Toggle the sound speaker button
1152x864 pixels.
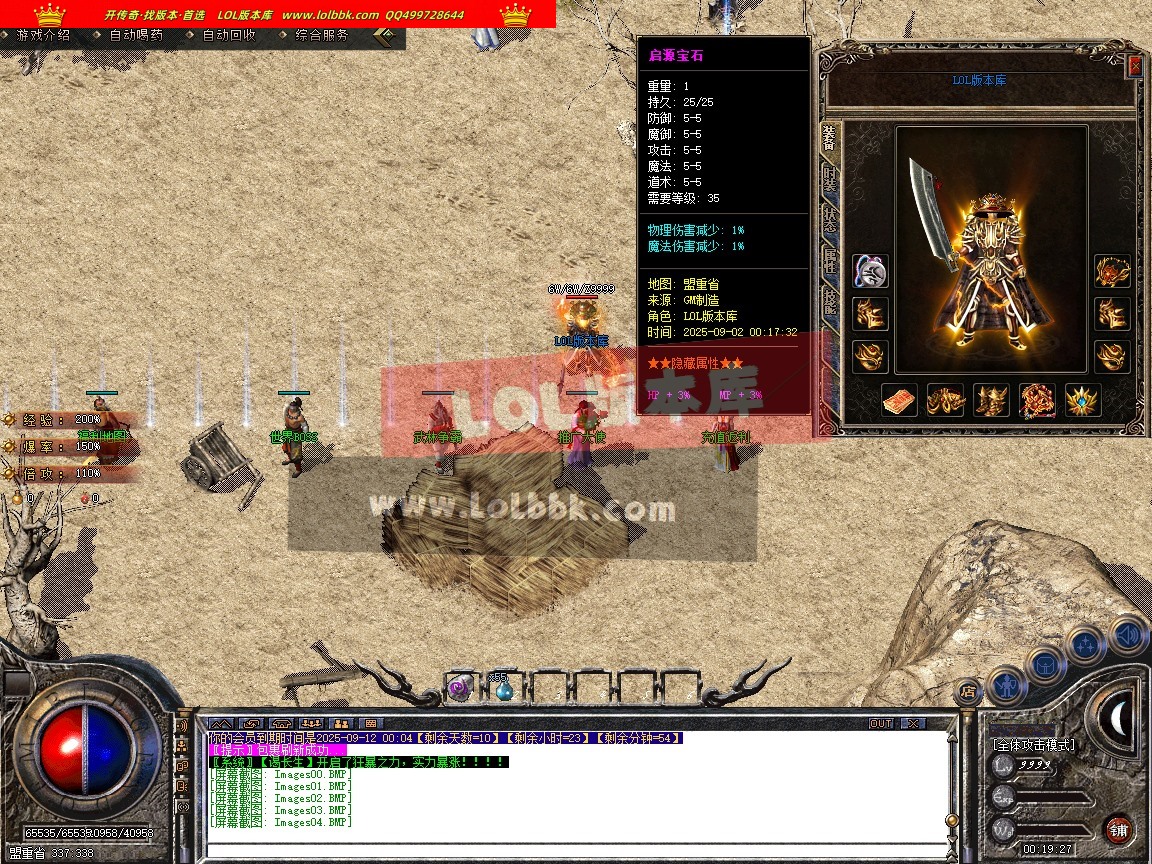1128,634
